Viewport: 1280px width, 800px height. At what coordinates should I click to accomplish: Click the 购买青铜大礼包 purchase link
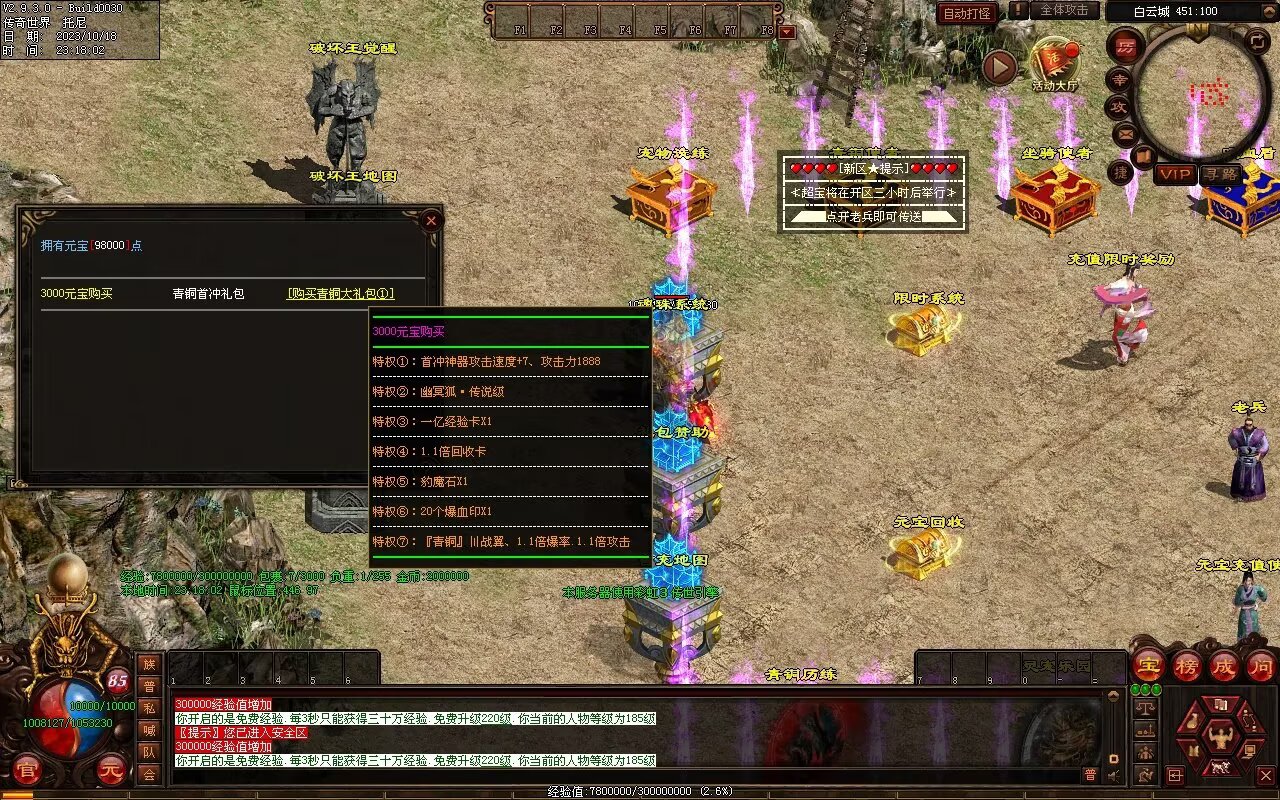tap(340, 294)
